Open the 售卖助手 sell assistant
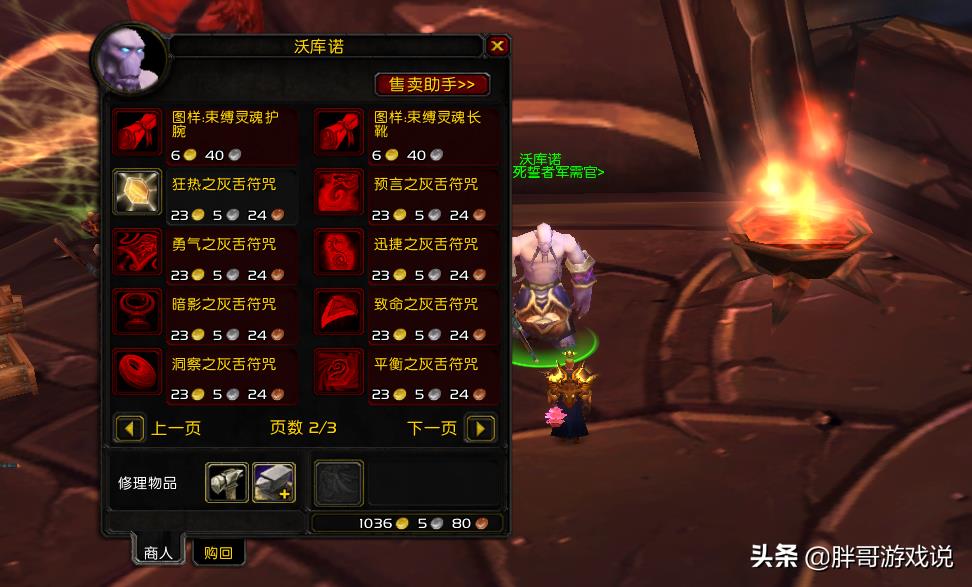The width and height of the screenshot is (972, 587). coord(432,84)
